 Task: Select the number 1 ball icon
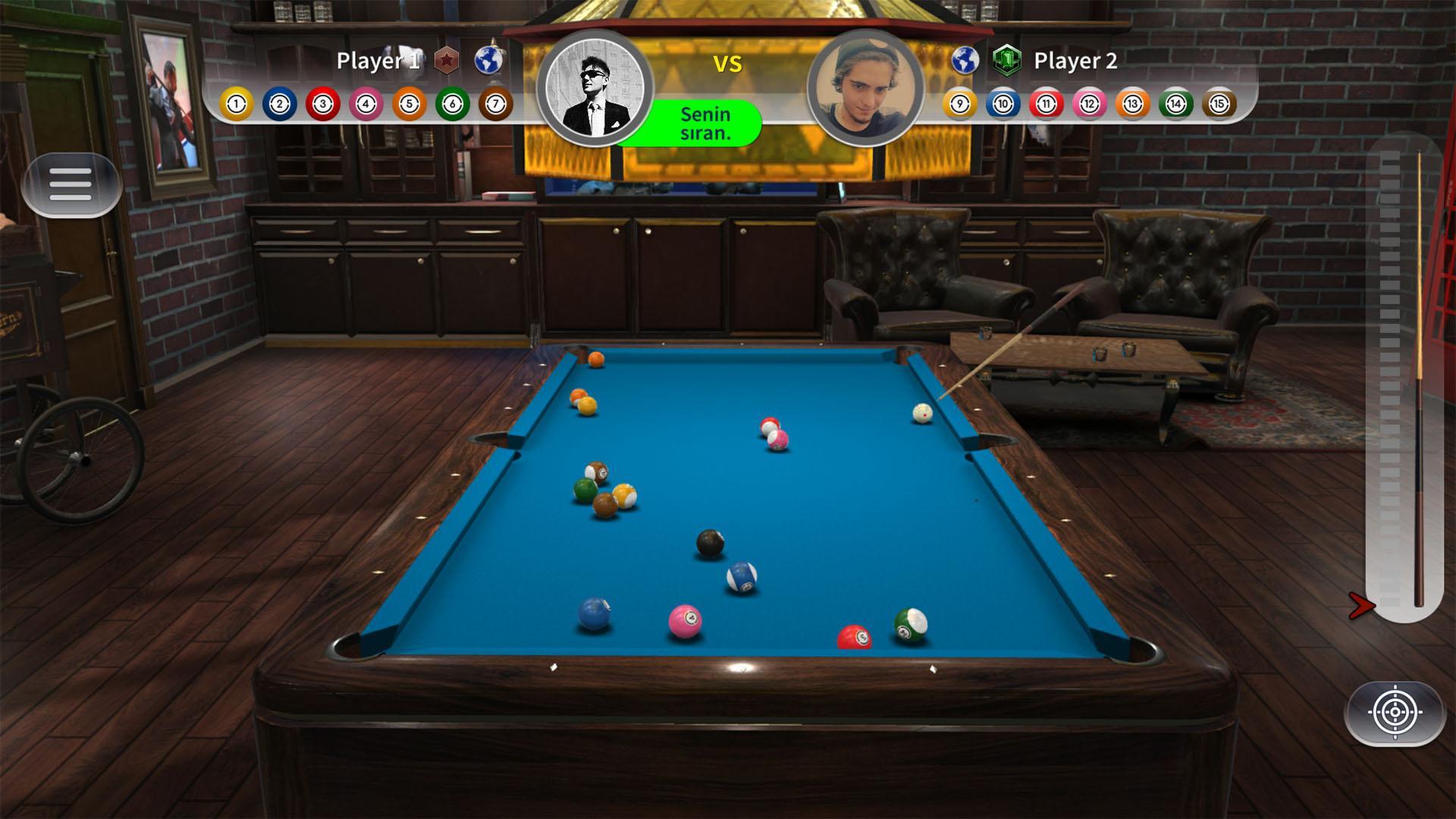click(x=235, y=105)
